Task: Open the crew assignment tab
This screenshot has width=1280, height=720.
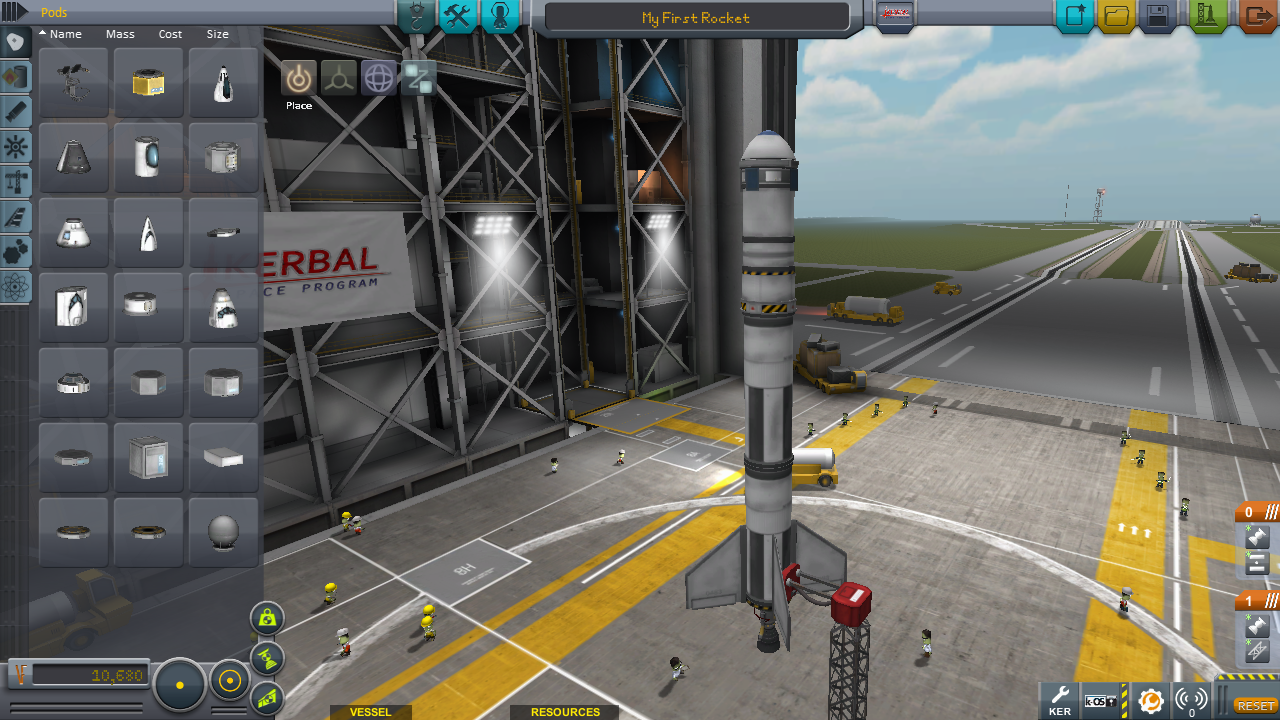Action: (x=500, y=16)
